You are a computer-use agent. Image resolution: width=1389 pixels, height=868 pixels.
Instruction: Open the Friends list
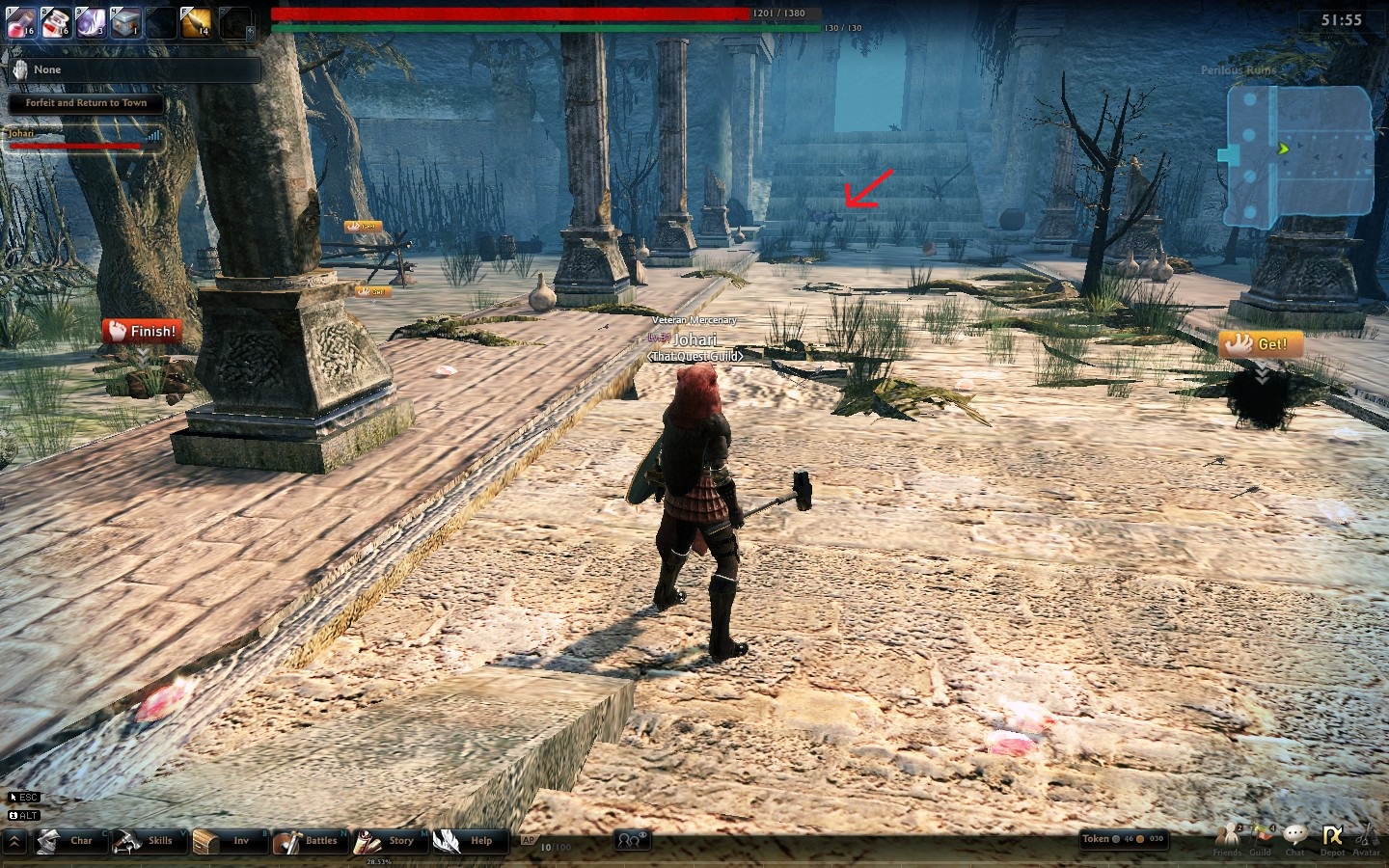[x=1227, y=839]
